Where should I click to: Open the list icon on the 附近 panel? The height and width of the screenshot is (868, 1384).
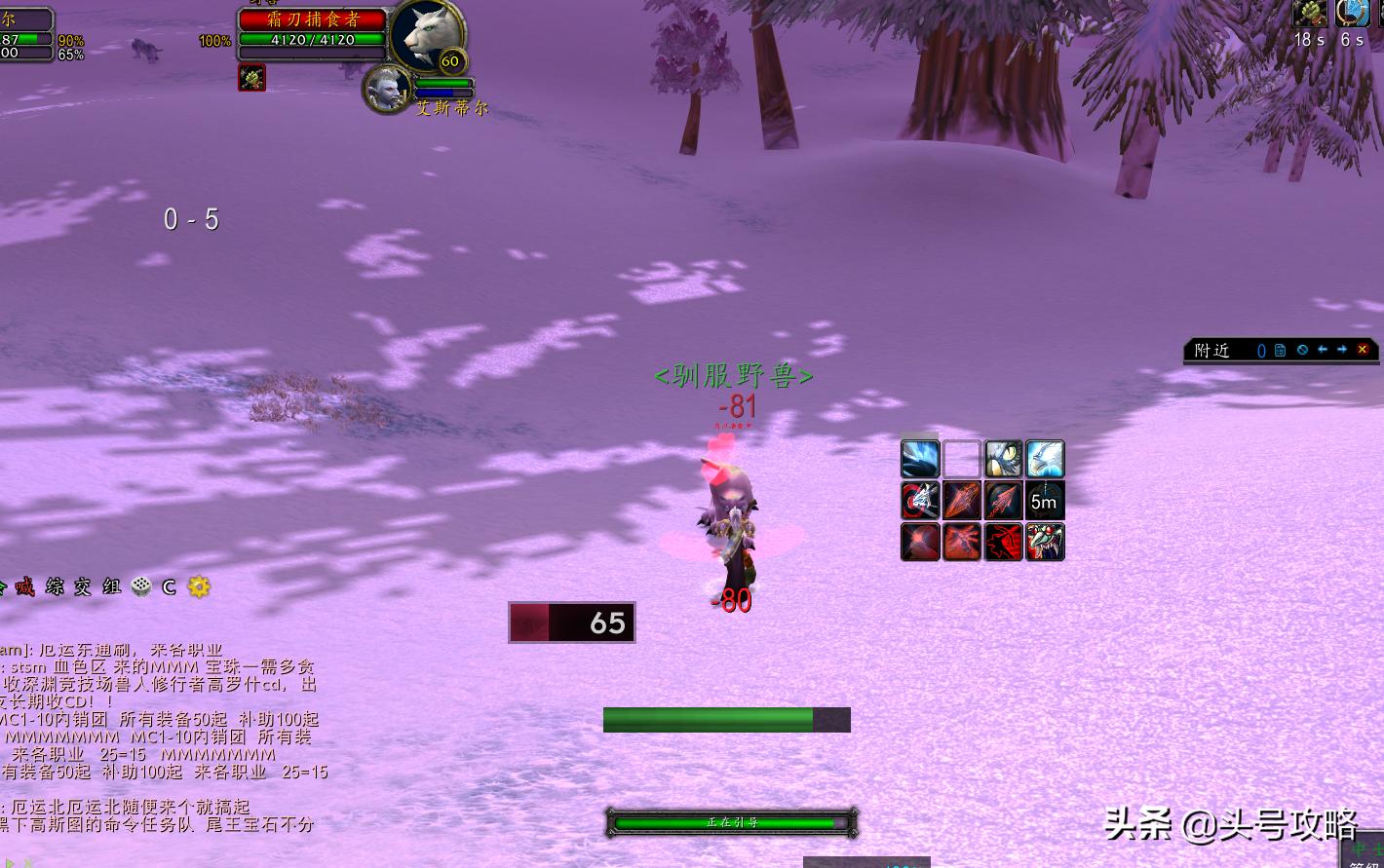coord(1281,350)
